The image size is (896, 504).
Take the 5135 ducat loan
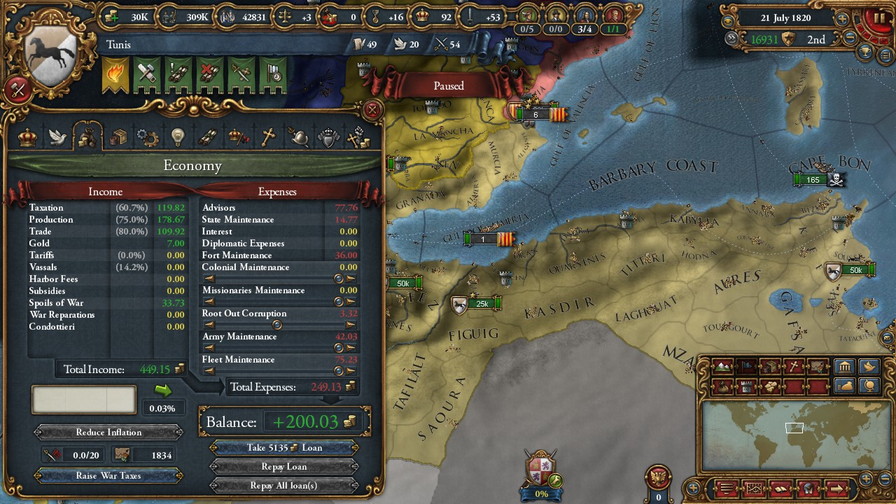point(283,447)
